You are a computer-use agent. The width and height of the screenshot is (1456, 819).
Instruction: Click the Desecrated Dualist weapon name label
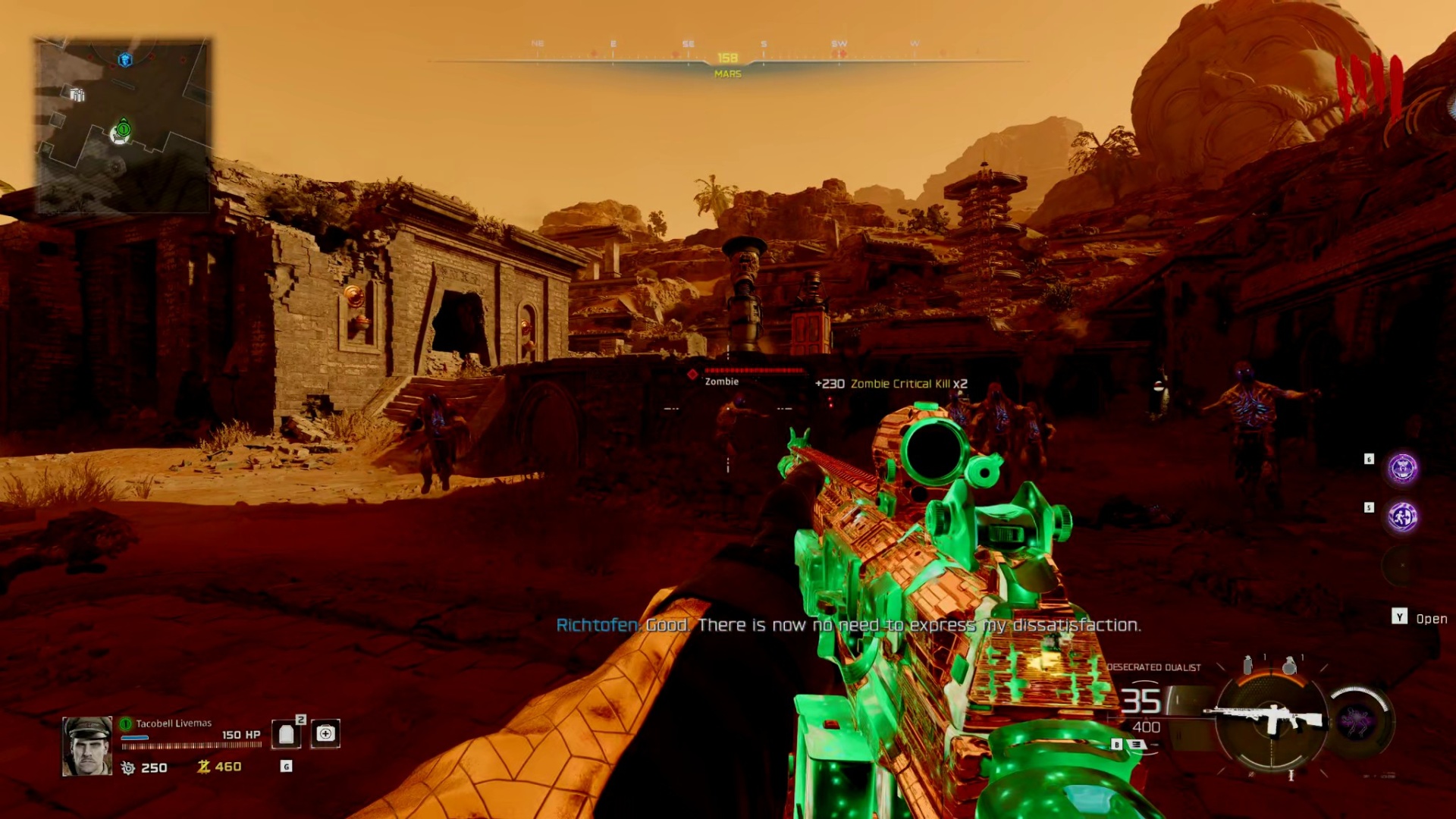1153,666
